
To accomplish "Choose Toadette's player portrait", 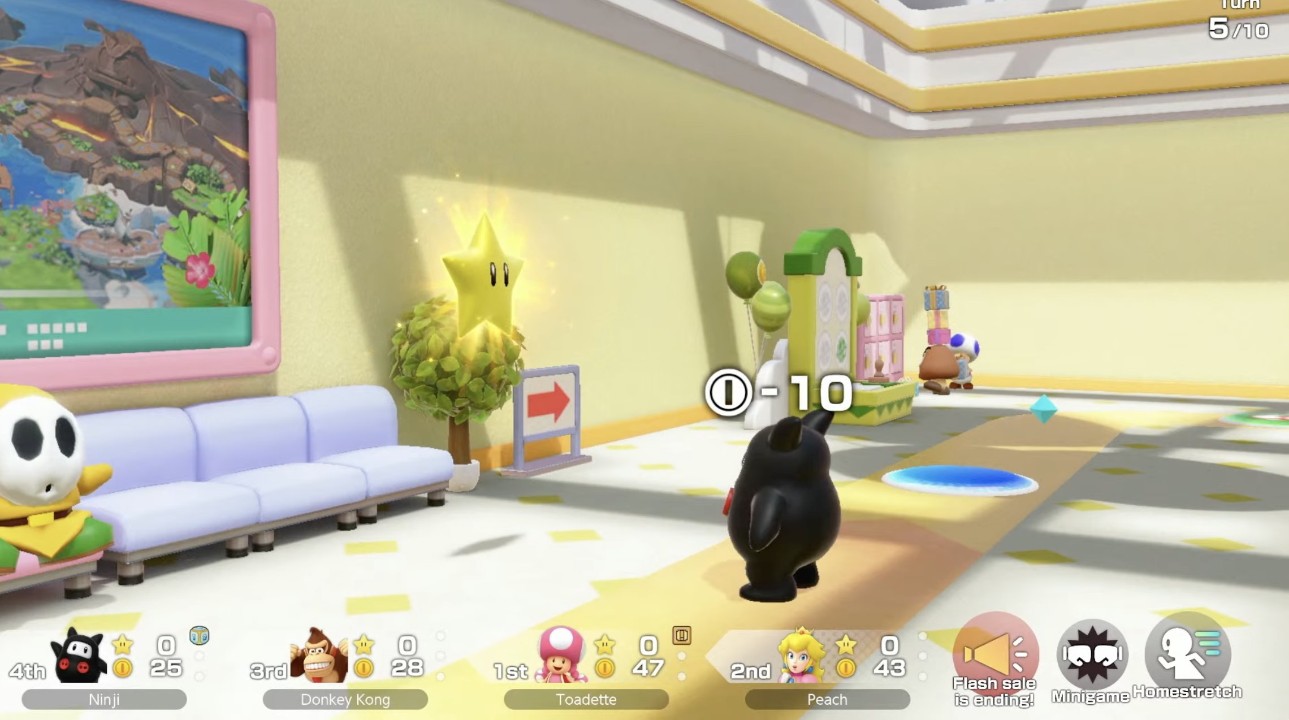I will 562,655.
